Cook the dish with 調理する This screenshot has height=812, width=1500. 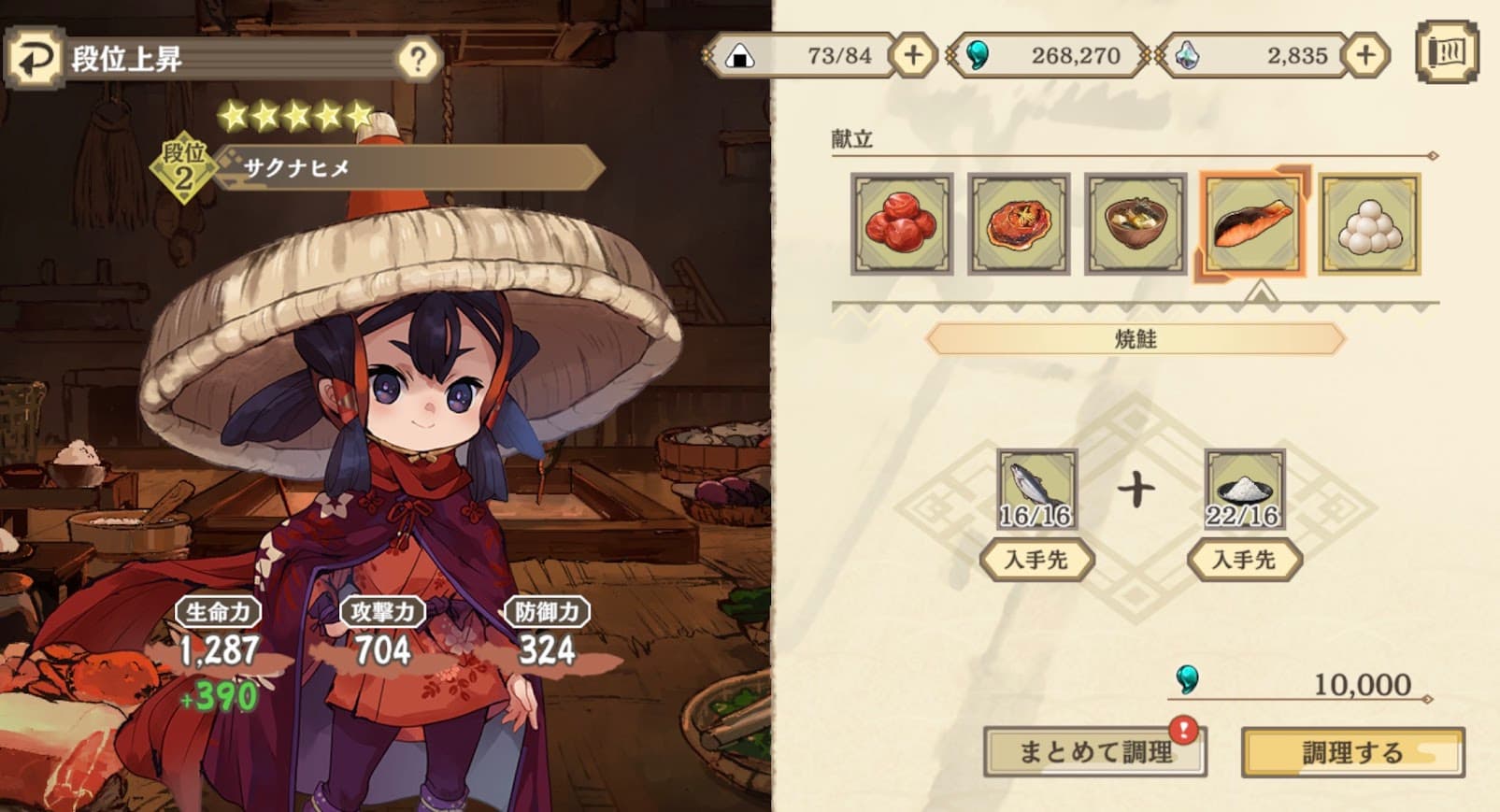(x=1352, y=752)
